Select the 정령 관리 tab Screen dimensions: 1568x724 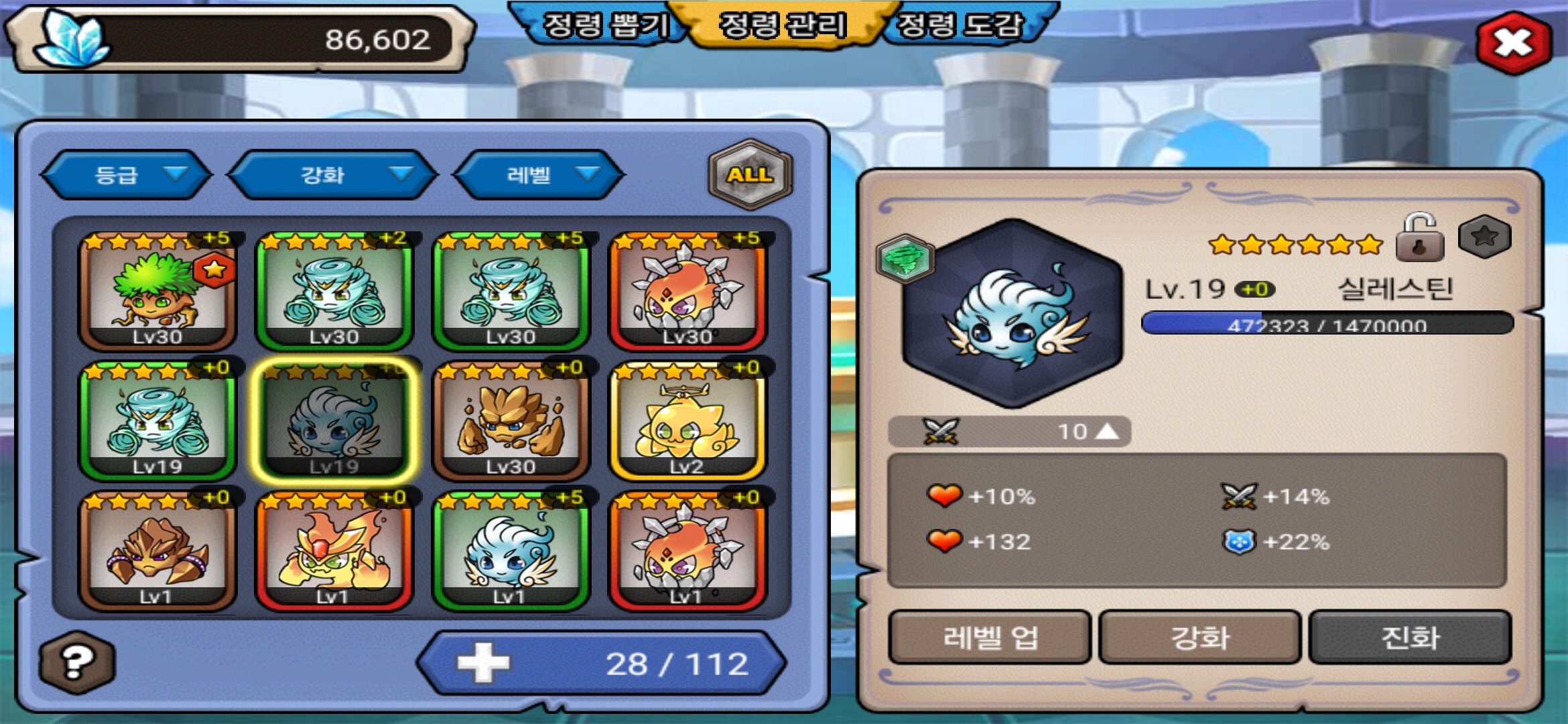[782, 25]
